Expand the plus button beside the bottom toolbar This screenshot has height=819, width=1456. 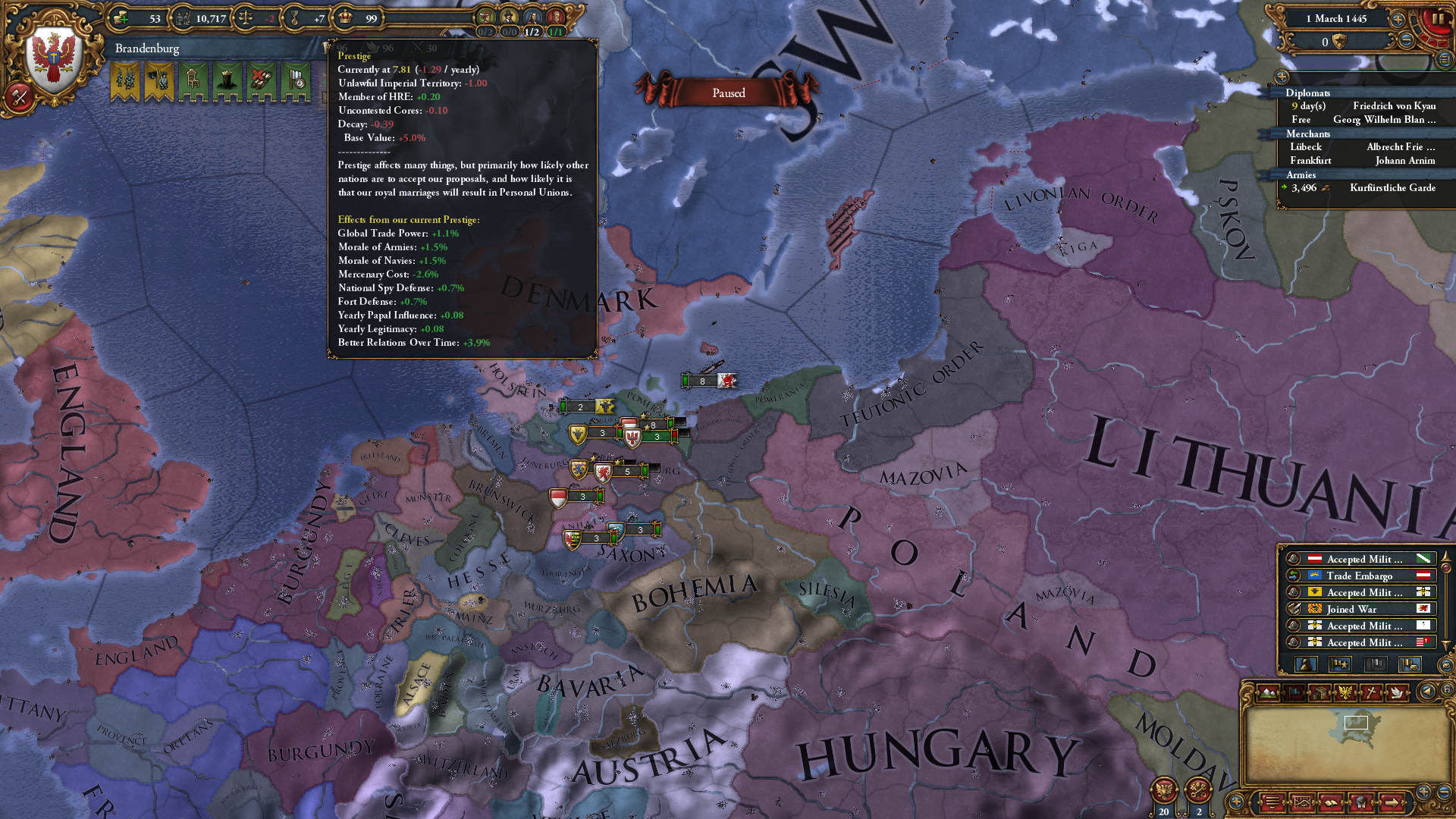tap(1236, 802)
